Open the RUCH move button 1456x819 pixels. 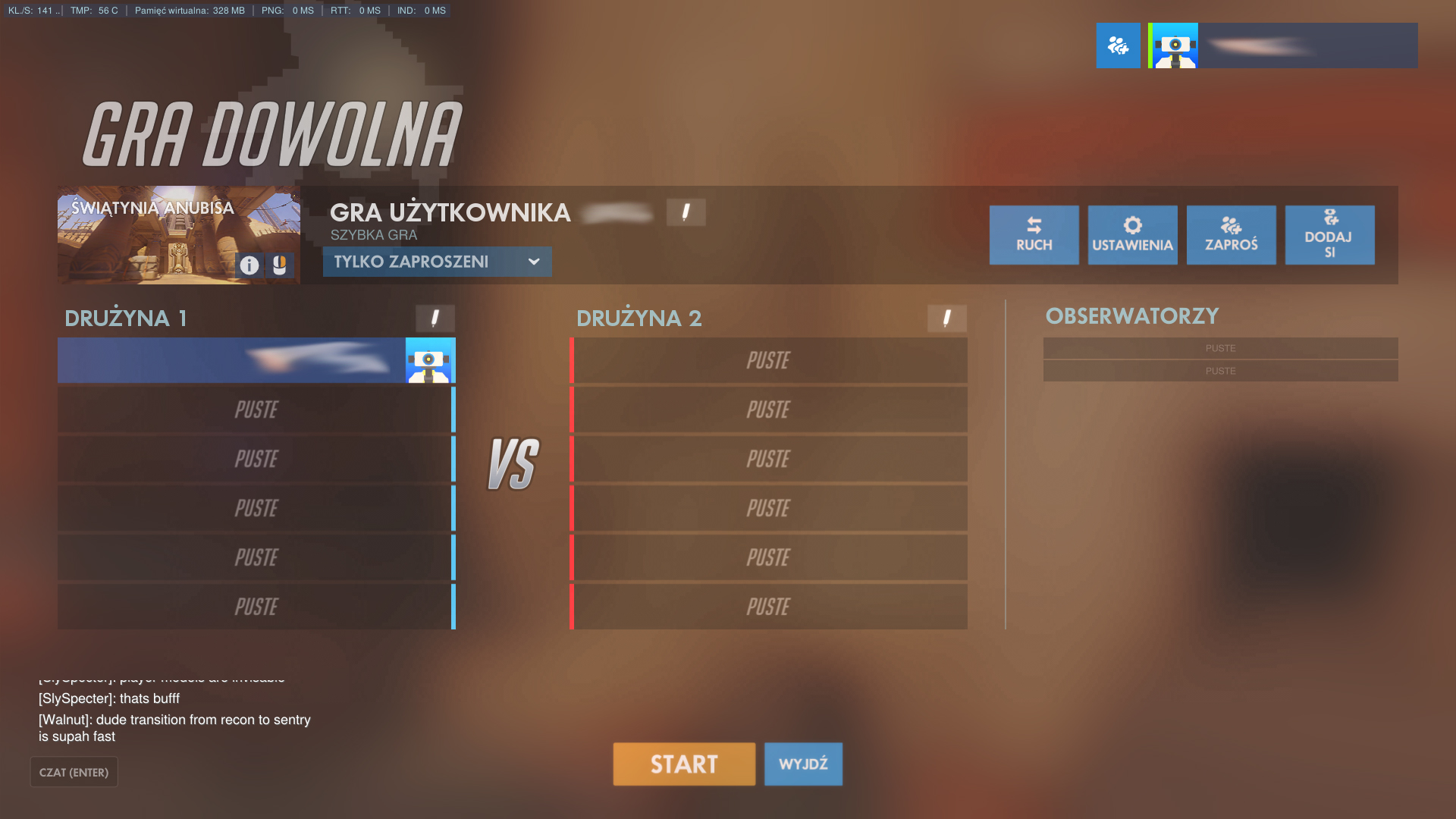click(1034, 235)
